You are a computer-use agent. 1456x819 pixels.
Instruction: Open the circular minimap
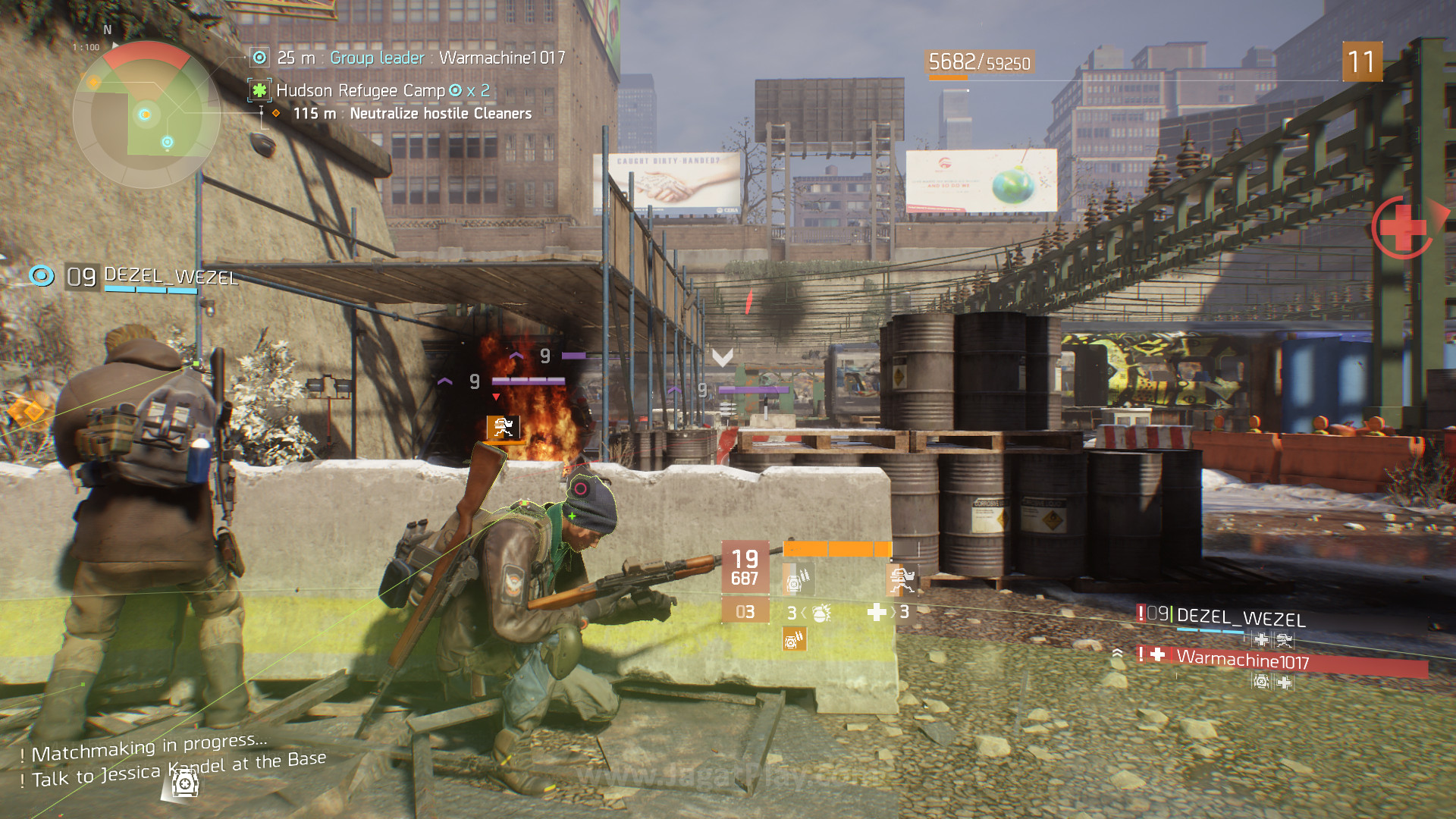coord(146,115)
